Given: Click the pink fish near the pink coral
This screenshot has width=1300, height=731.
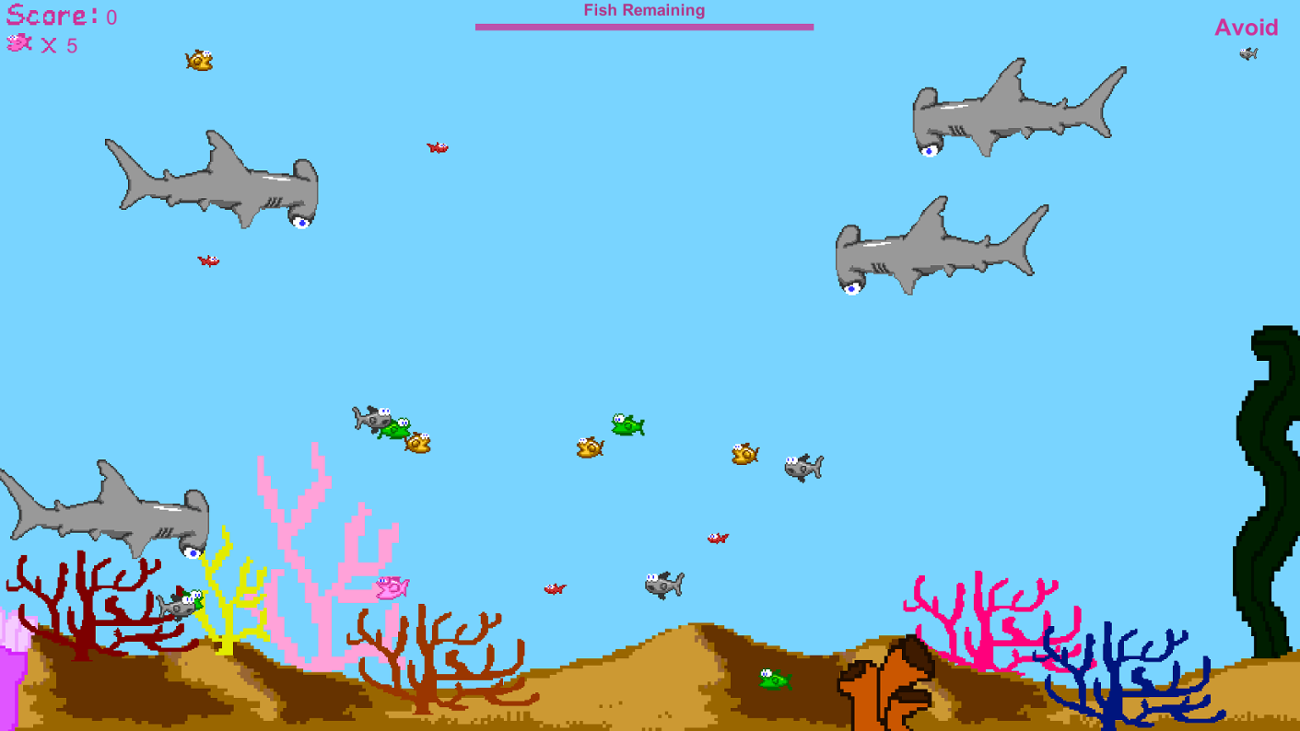Looking at the screenshot, I should (x=390, y=589).
